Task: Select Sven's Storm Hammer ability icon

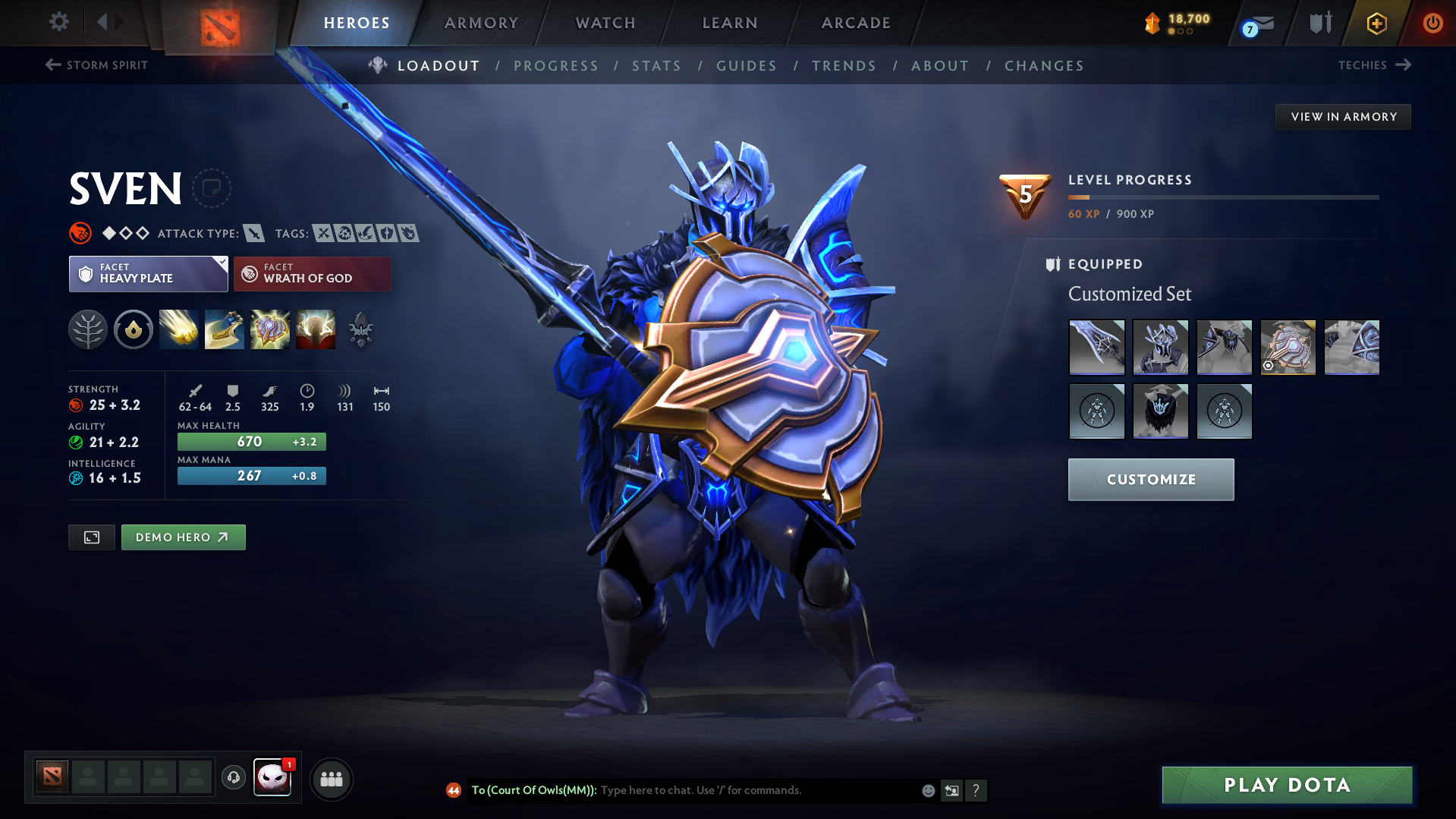Action: 179,329
